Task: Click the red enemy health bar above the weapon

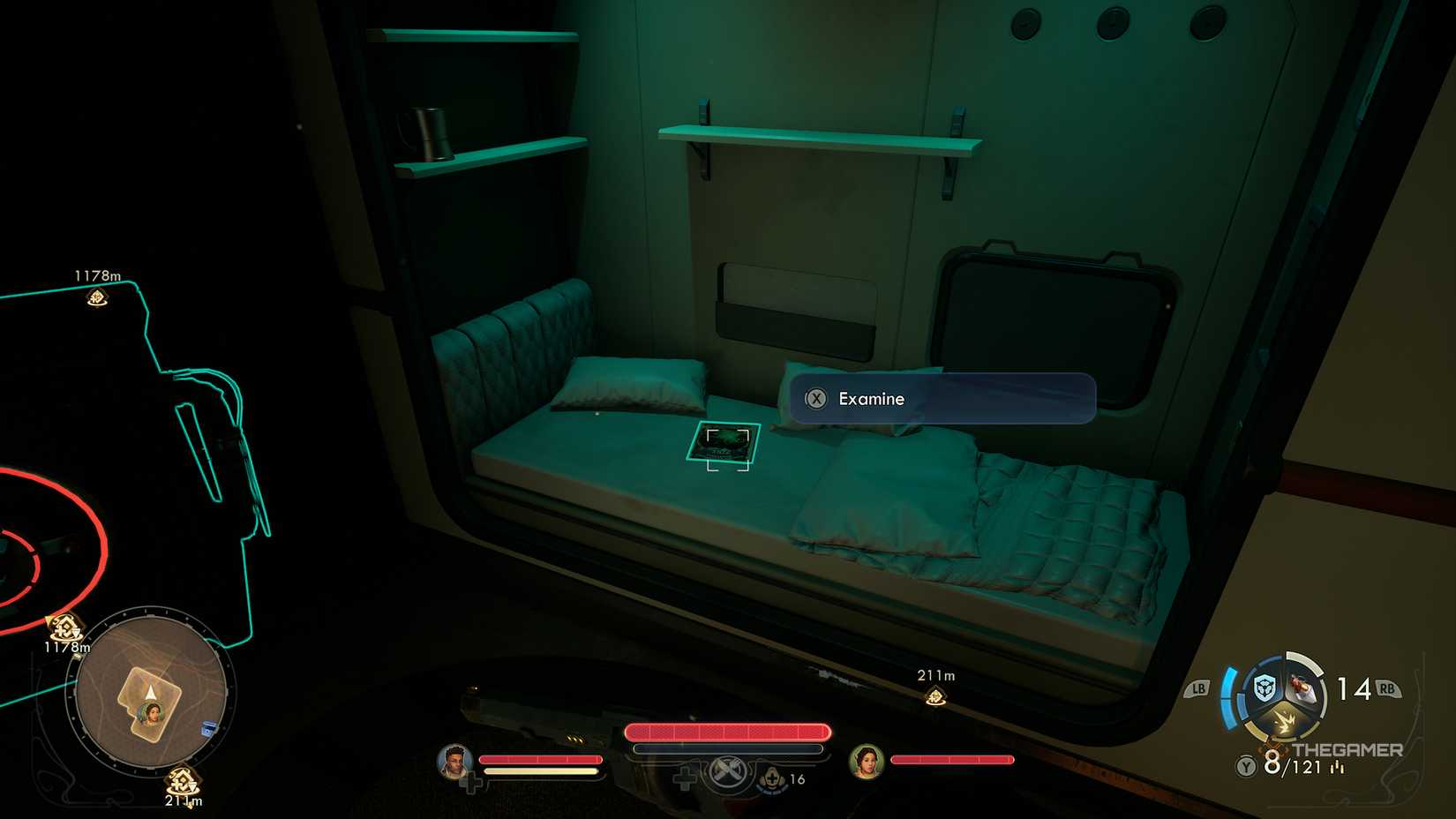Action: [728, 731]
